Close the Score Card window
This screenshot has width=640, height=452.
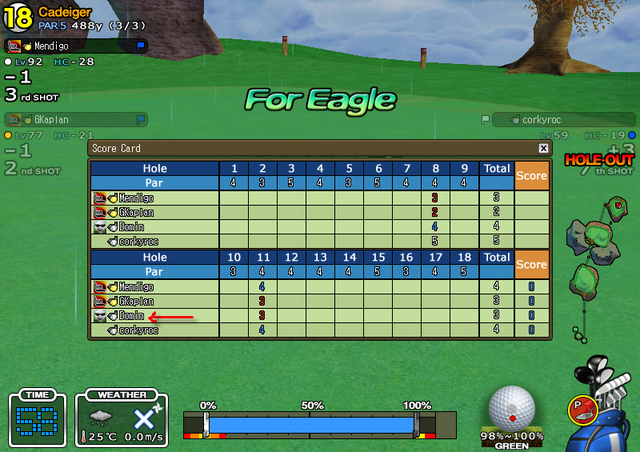click(543, 148)
